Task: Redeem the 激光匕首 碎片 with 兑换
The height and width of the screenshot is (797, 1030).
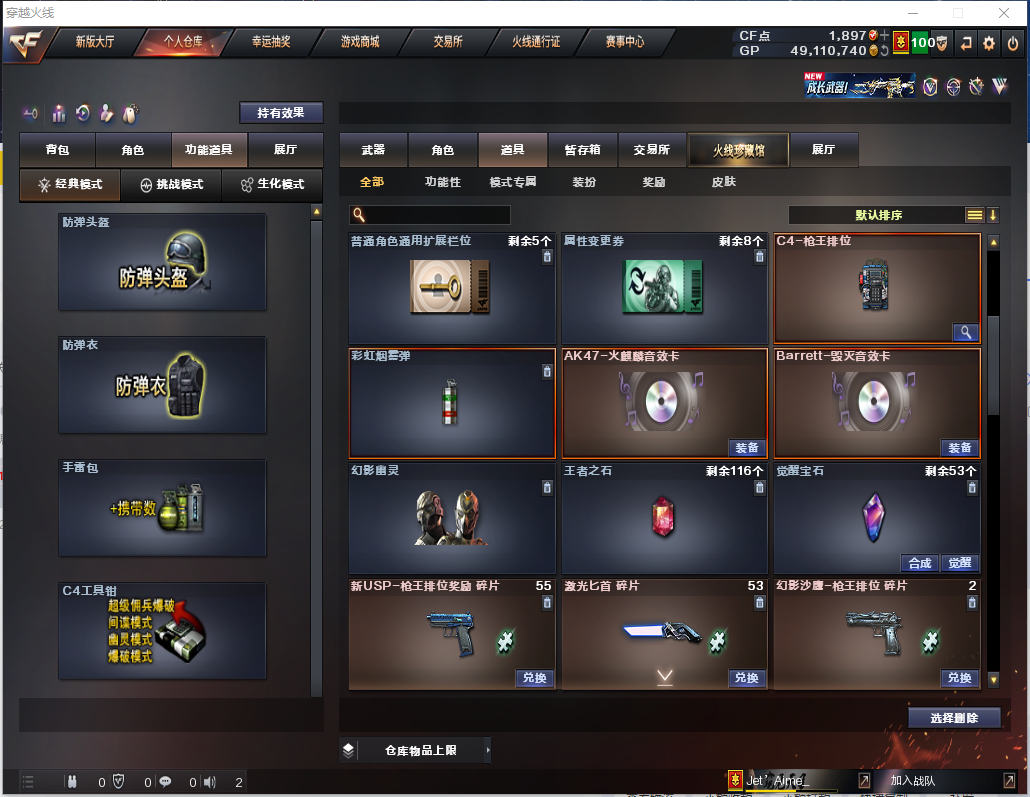Action: pyautogui.click(x=747, y=678)
